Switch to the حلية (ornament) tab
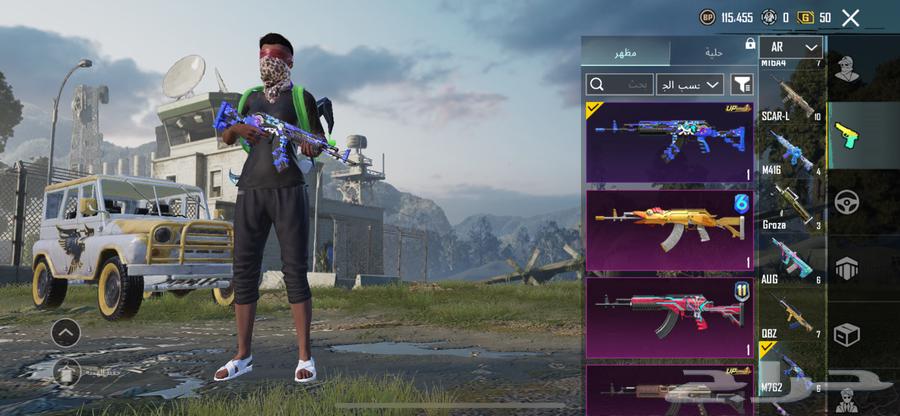This screenshot has width=900, height=416. [x=714, y=50]
